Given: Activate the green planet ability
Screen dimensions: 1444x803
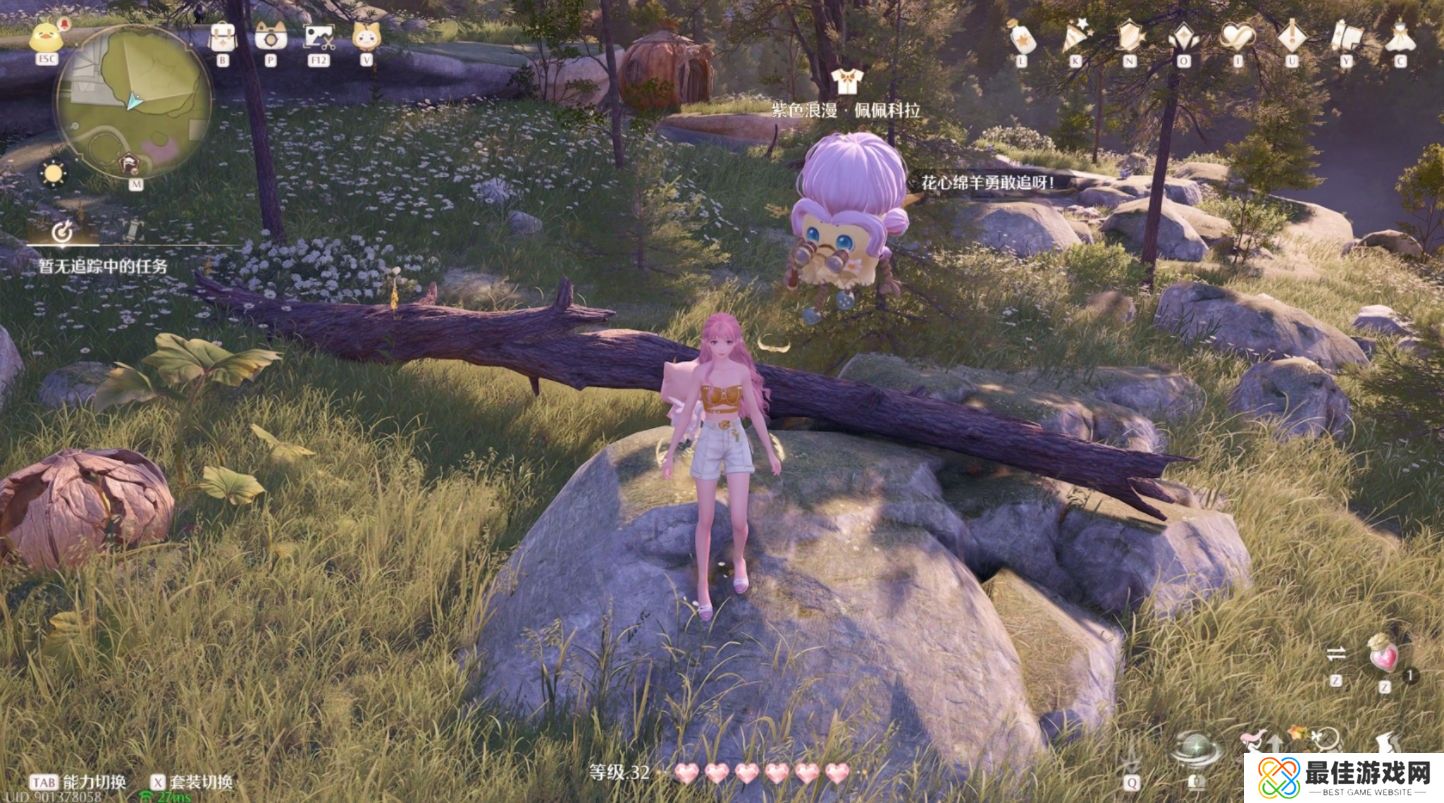Looking at the screenshot, I should click(1196, 750).
